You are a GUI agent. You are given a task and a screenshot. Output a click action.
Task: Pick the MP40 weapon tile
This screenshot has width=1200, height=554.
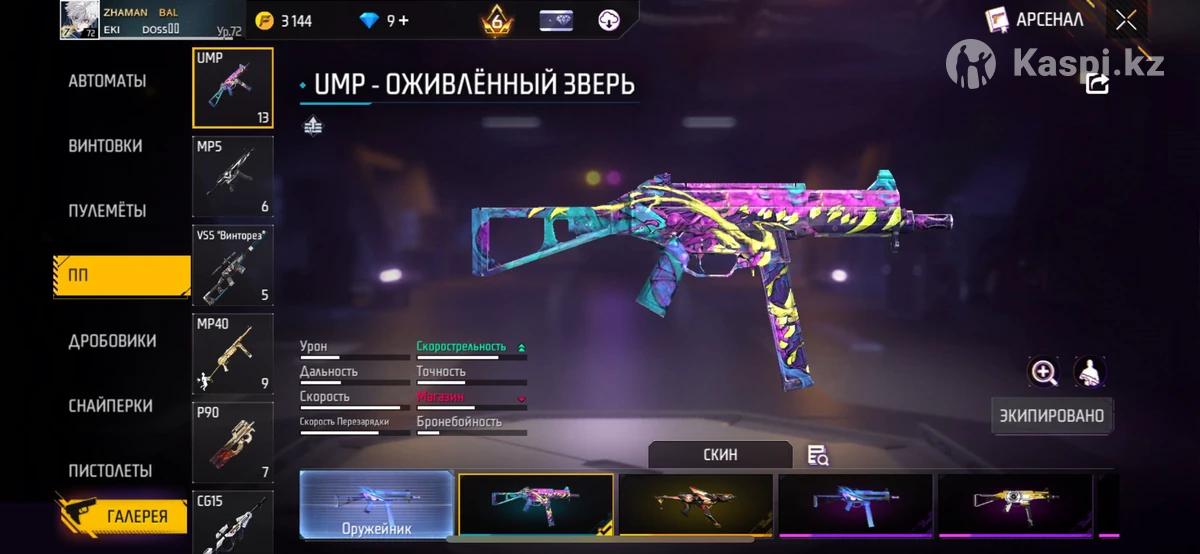point(232,353)
